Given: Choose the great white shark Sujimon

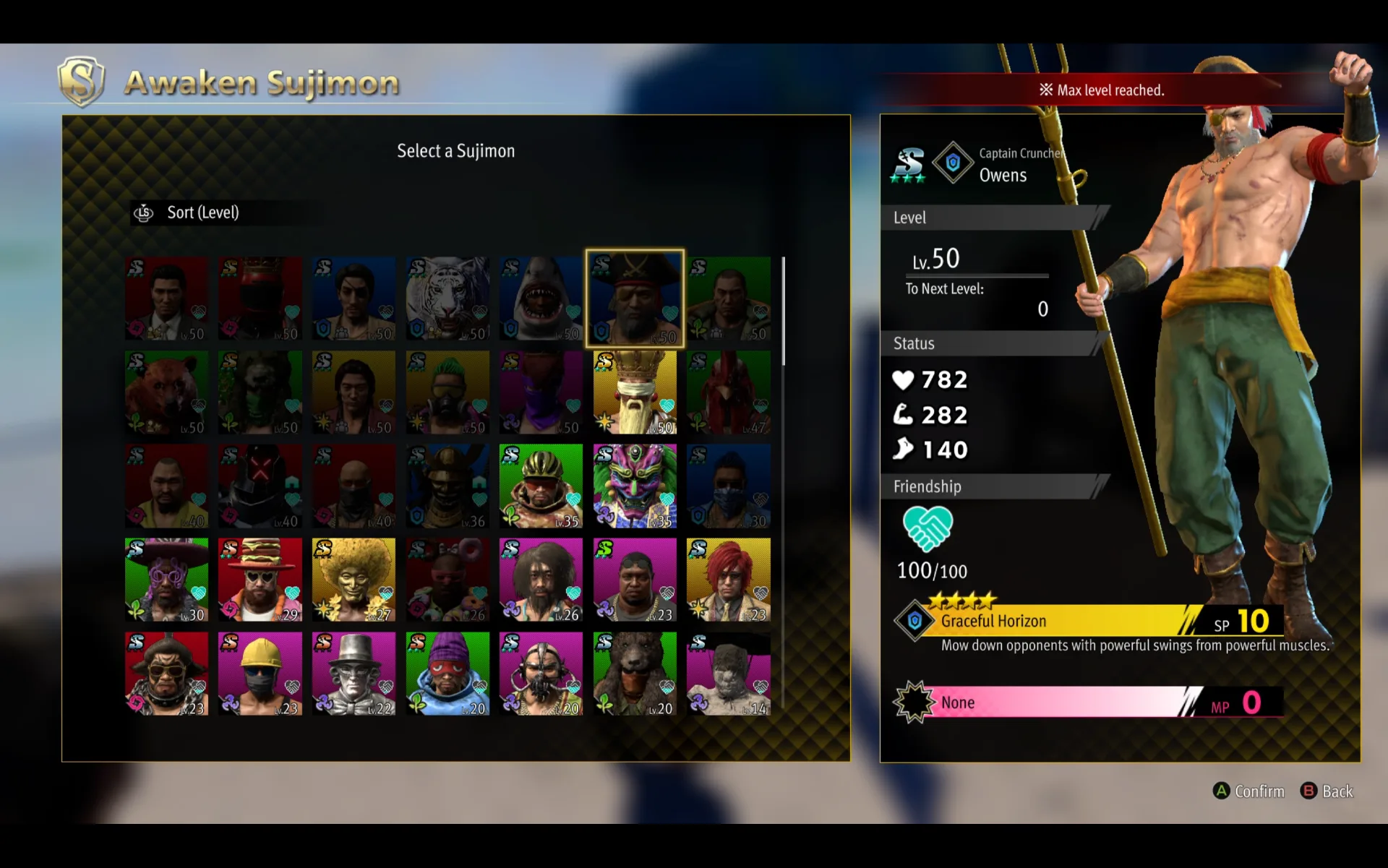Looking at the screenshot, I should 541,298.
